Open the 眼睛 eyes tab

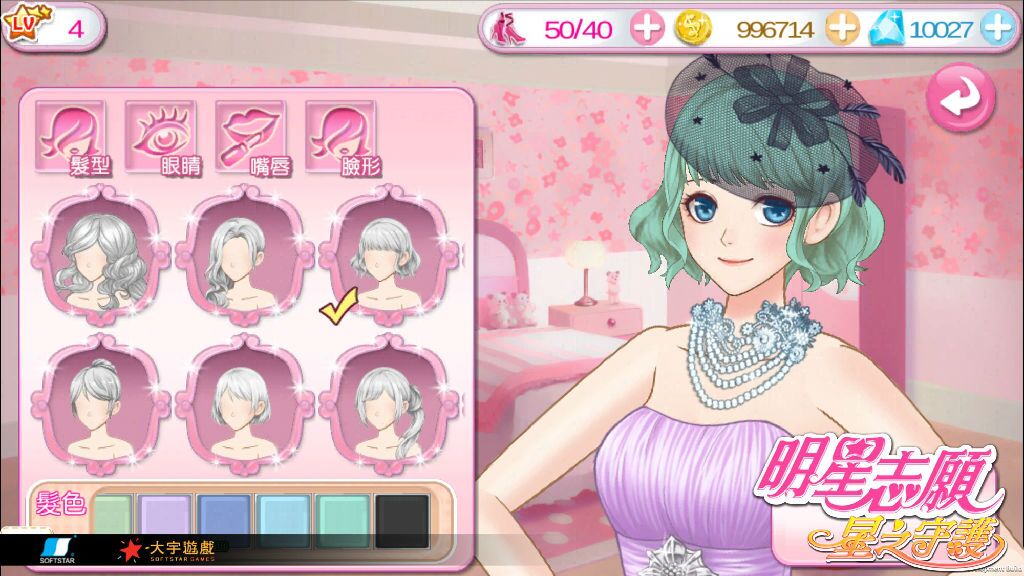(161, 135)
